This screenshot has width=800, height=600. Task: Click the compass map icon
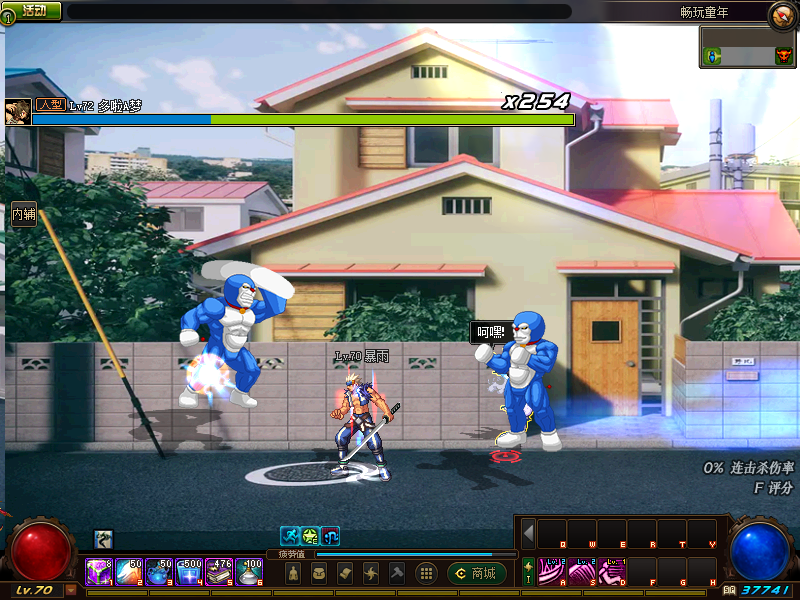coord(781,15)
